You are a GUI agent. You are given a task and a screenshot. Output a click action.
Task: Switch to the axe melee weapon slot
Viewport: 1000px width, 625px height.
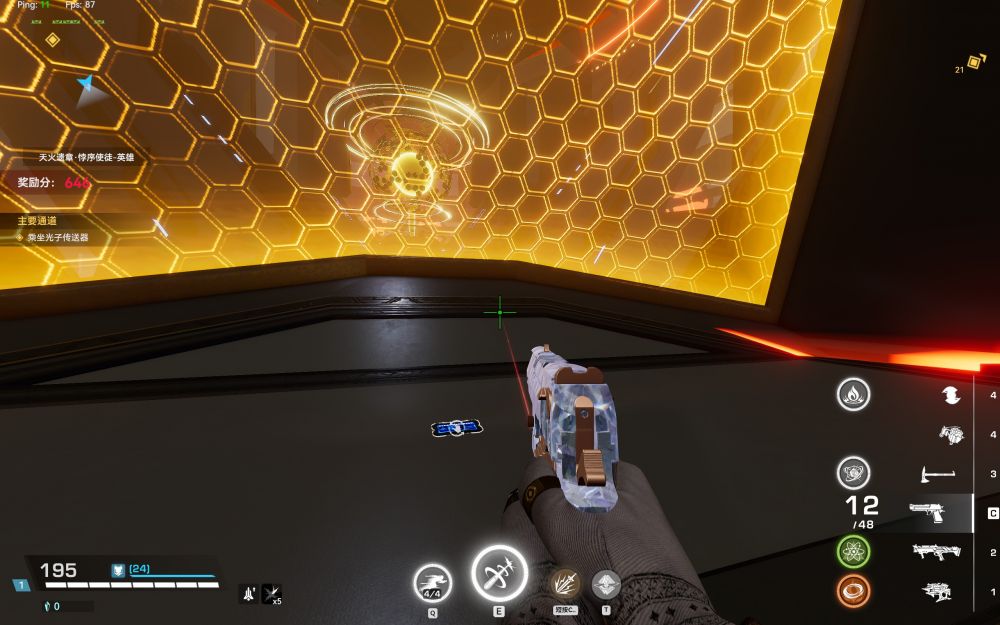click(936, 473)
